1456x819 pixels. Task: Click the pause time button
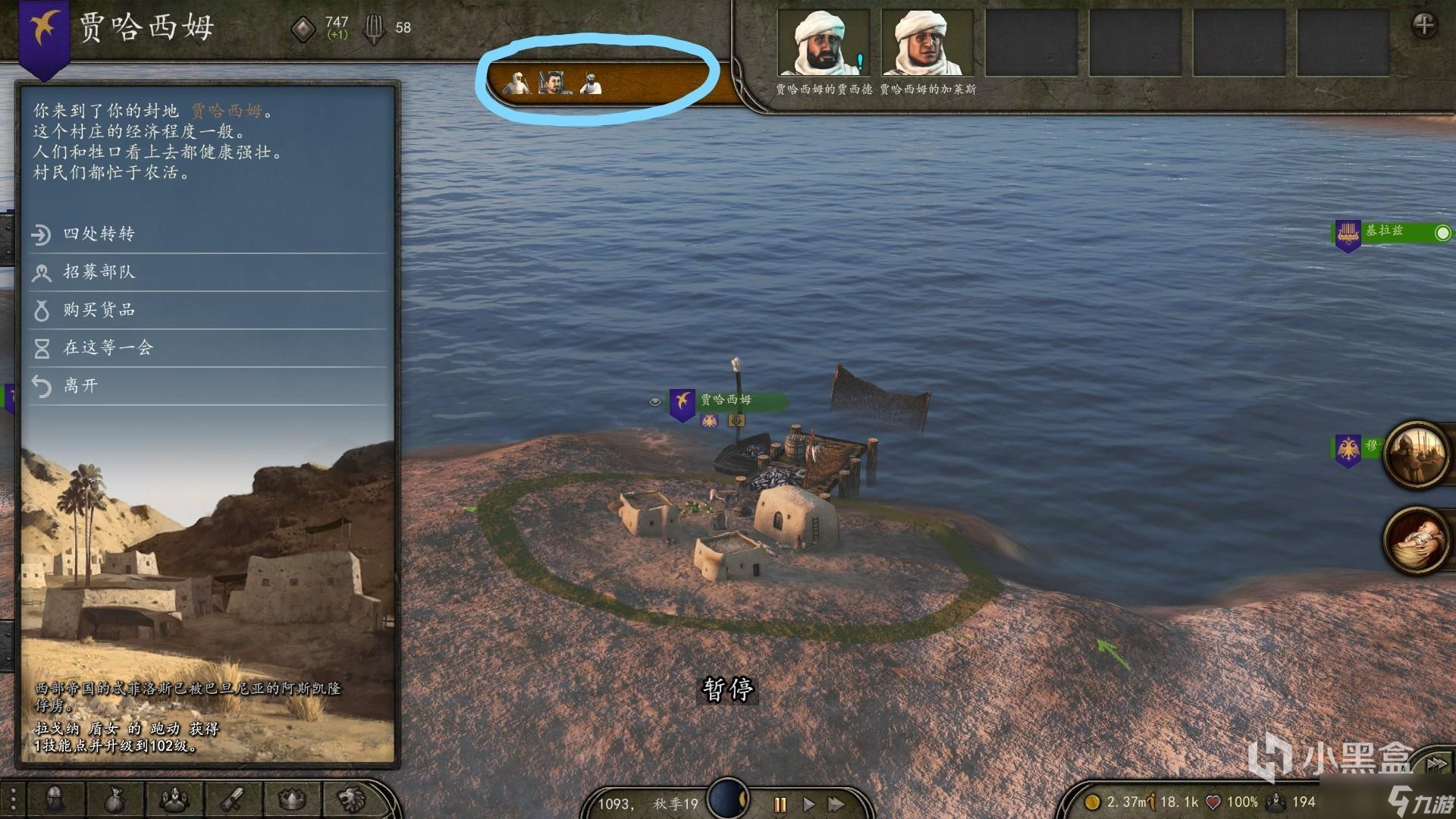[x=780, y=804]
